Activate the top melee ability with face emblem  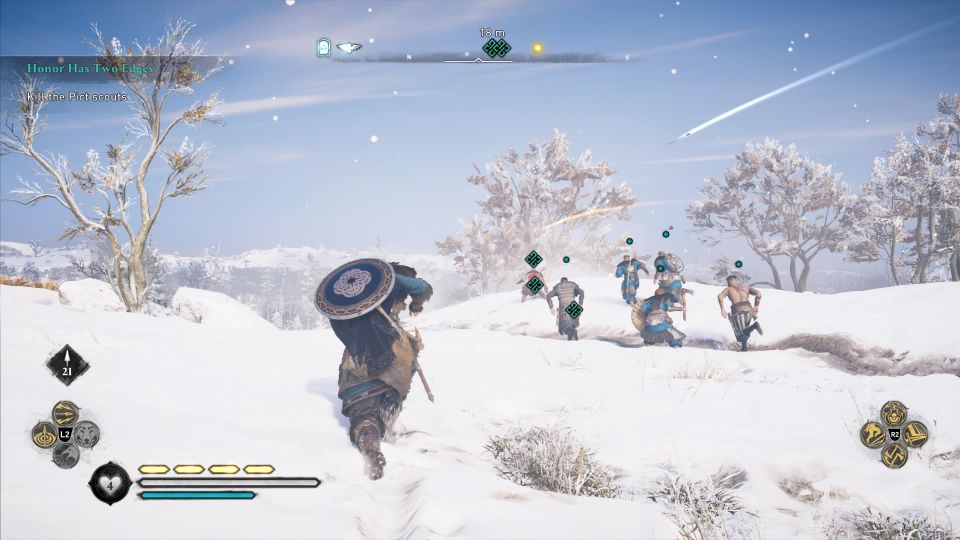click(x=893, y=412)
